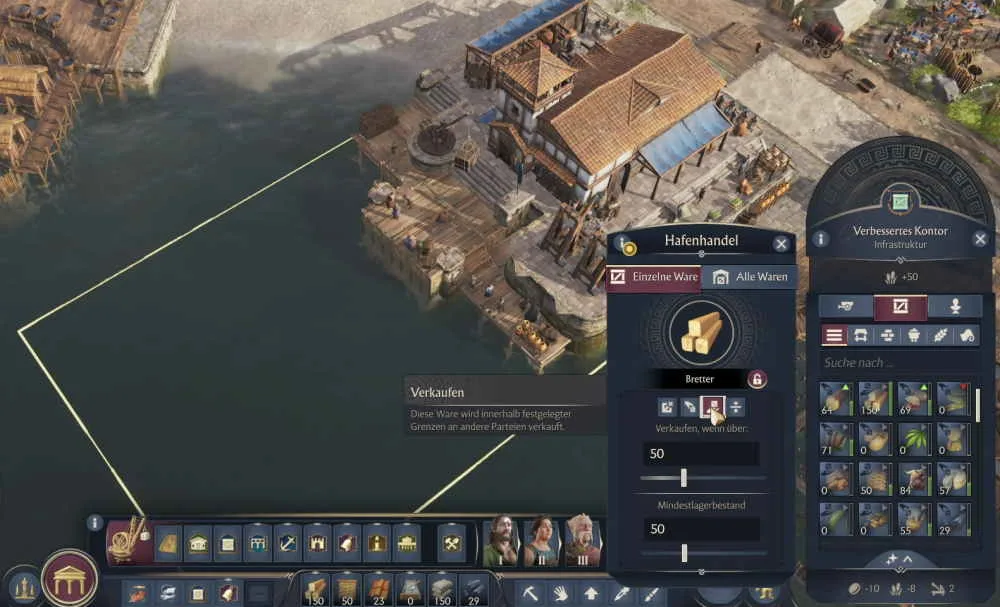Close the Hafenhandel trade panel

coord(781,243)
